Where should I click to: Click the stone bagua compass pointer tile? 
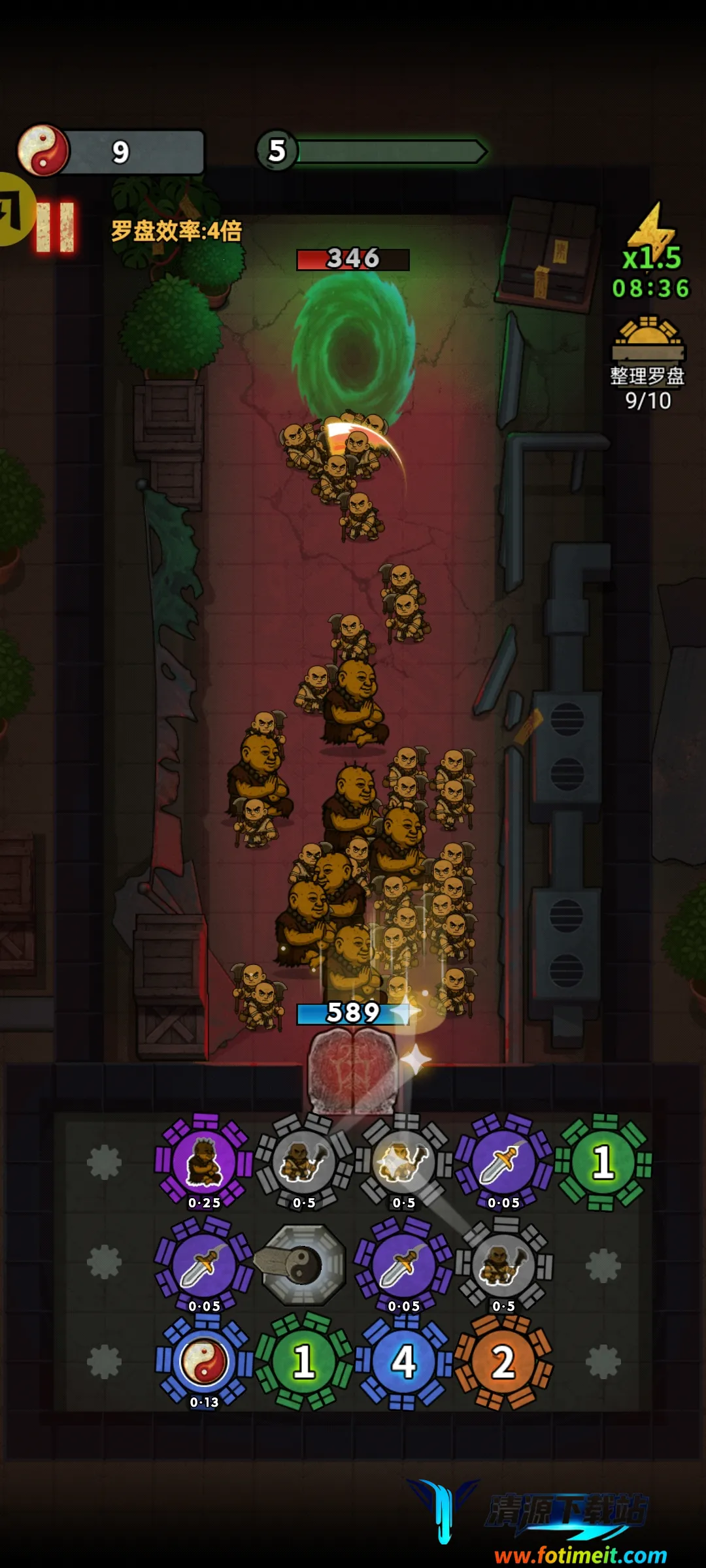tap(303, 1264)
